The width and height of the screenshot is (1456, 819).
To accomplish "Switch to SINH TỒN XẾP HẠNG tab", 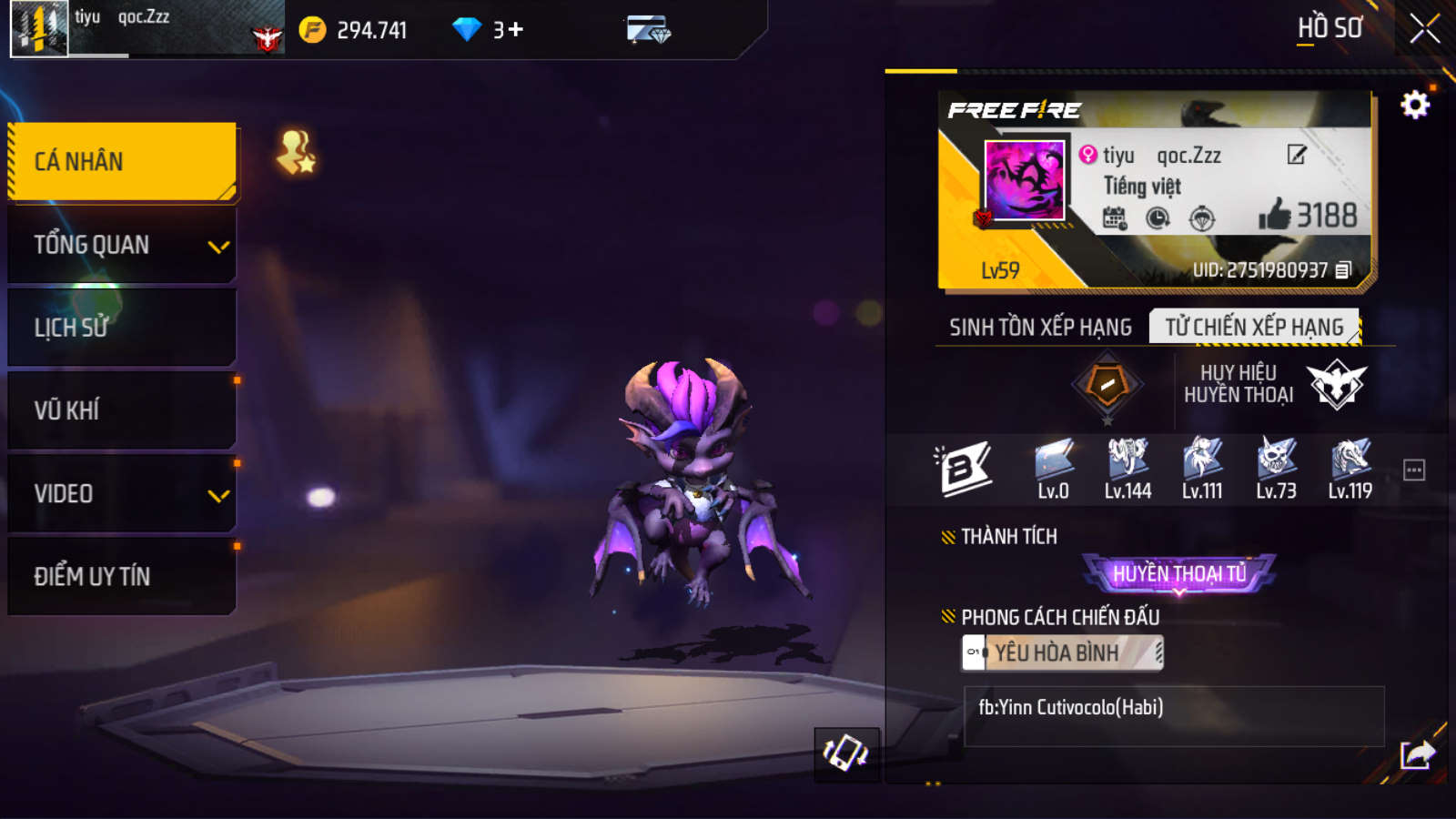I will tap(1040, 328).
